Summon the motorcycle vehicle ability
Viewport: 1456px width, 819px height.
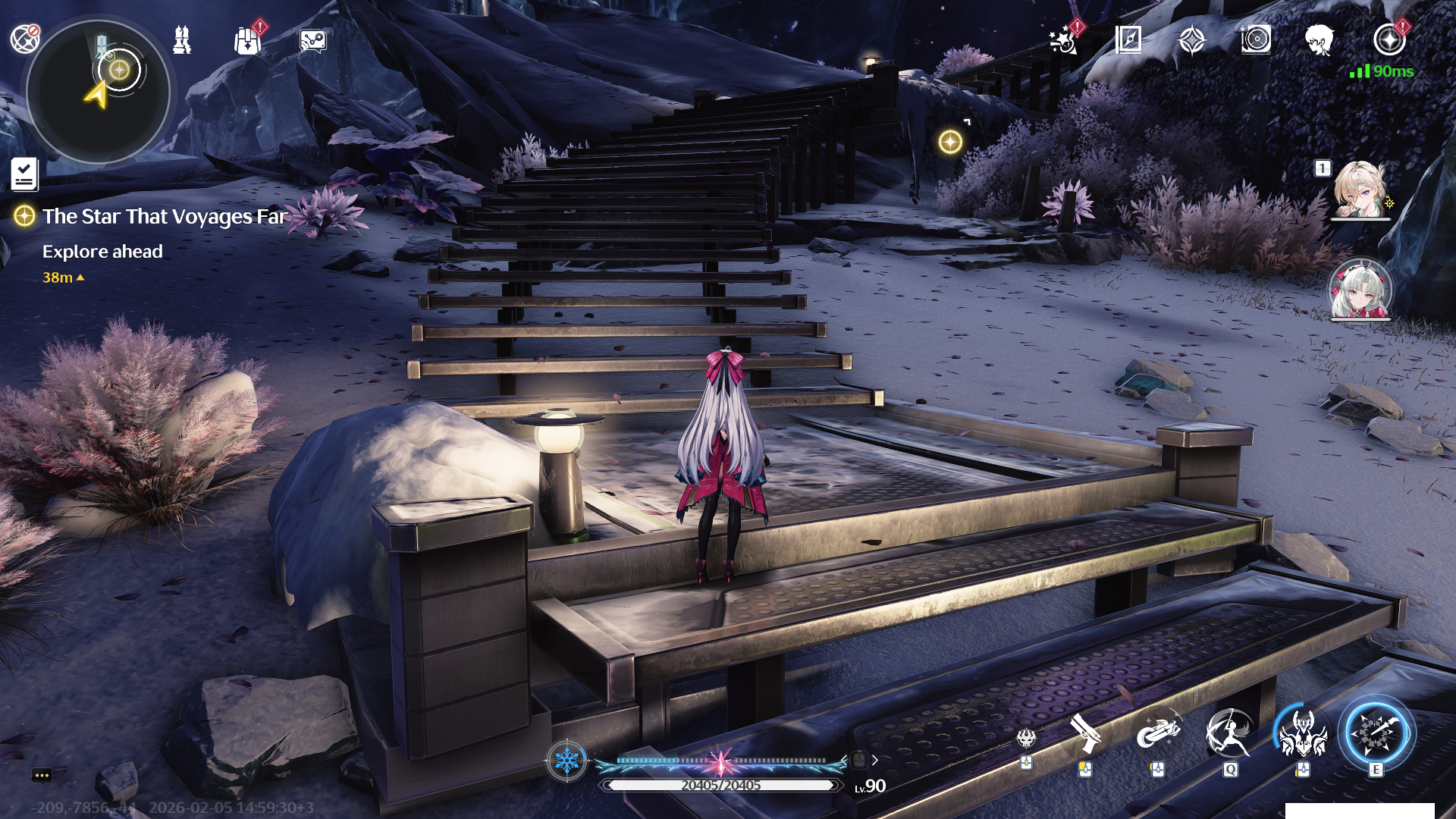coord(1157,734)
